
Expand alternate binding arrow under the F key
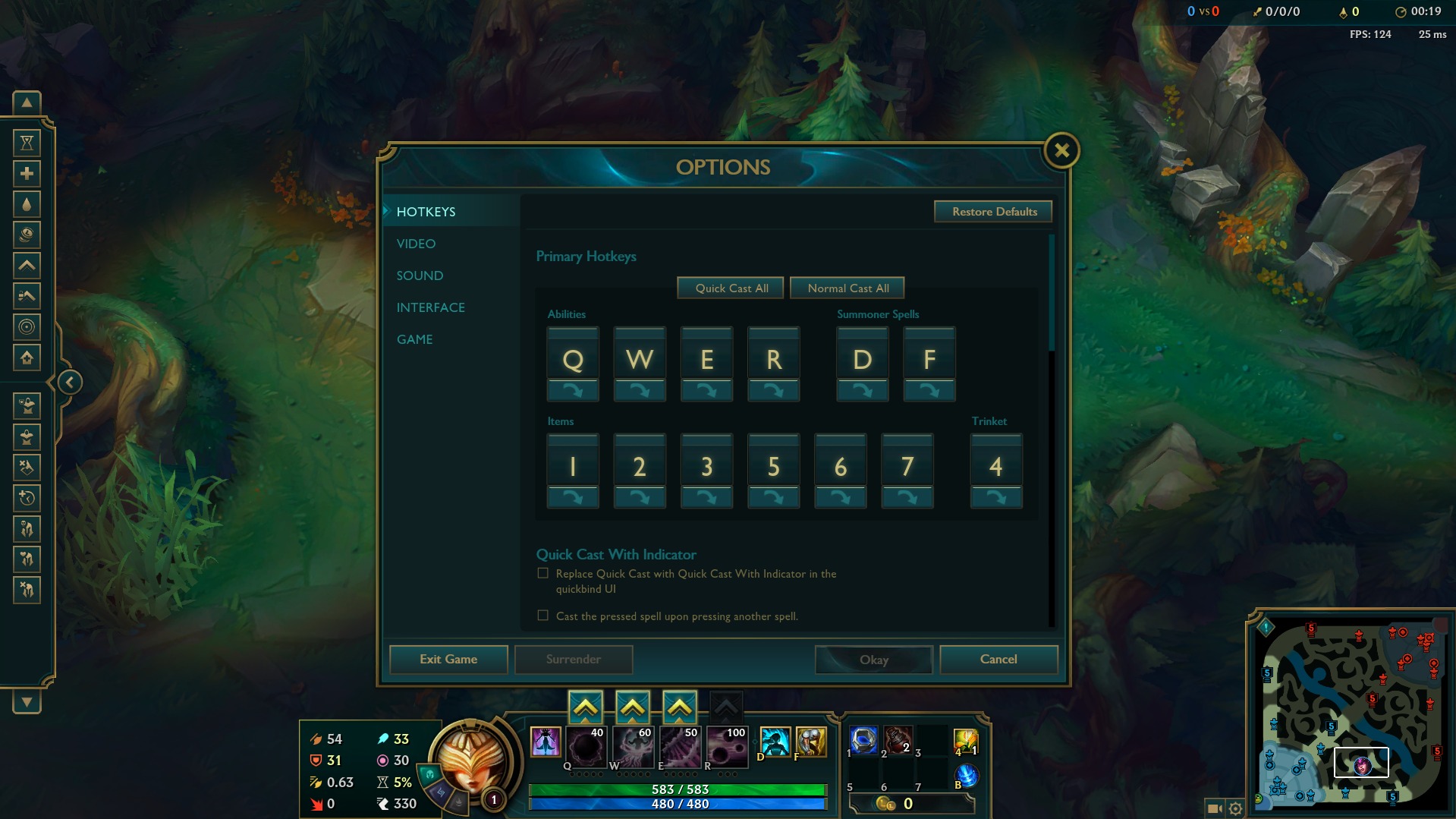tap(929, 390)
